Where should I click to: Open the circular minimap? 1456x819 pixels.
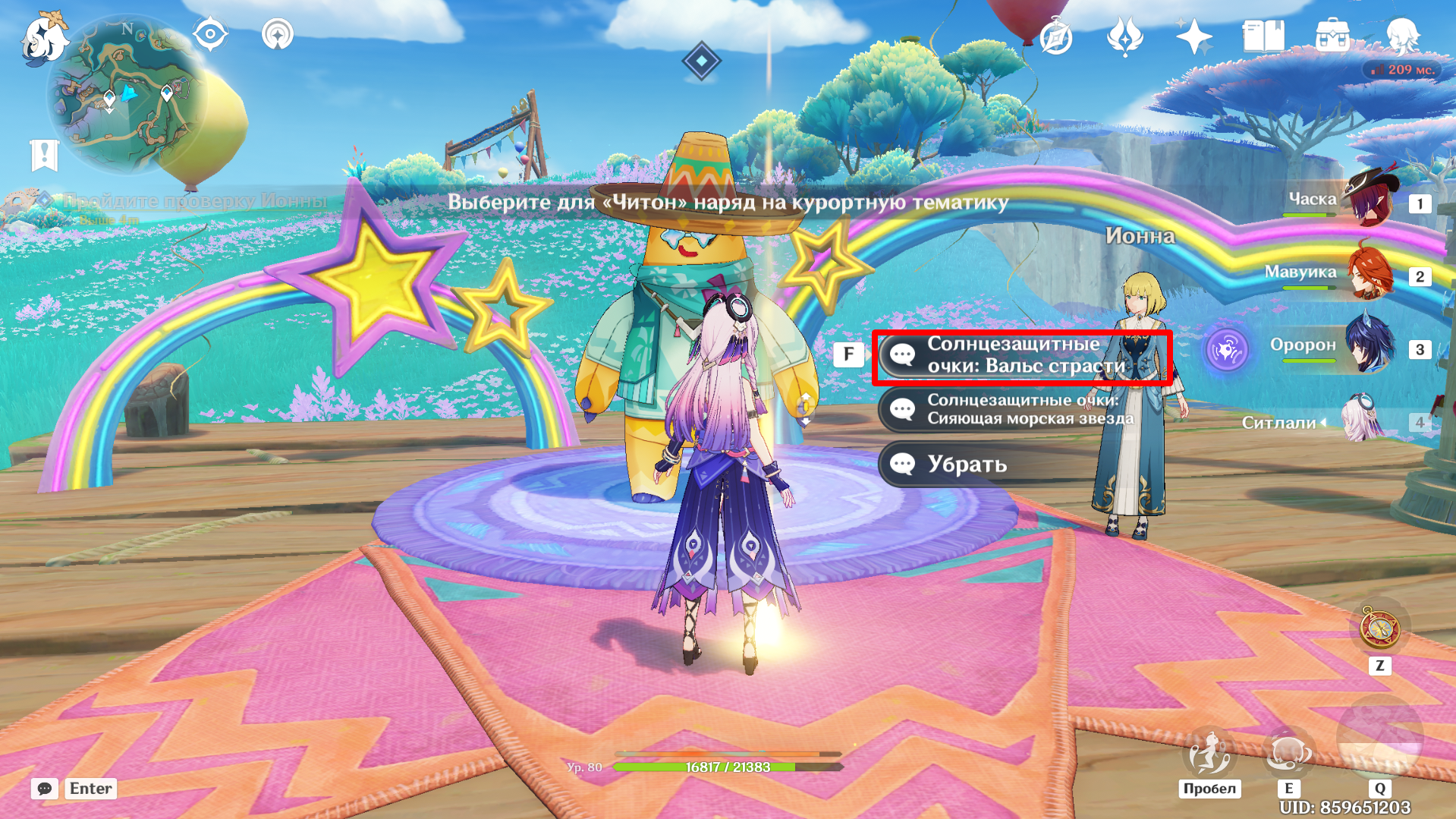[x=126, y=94]
